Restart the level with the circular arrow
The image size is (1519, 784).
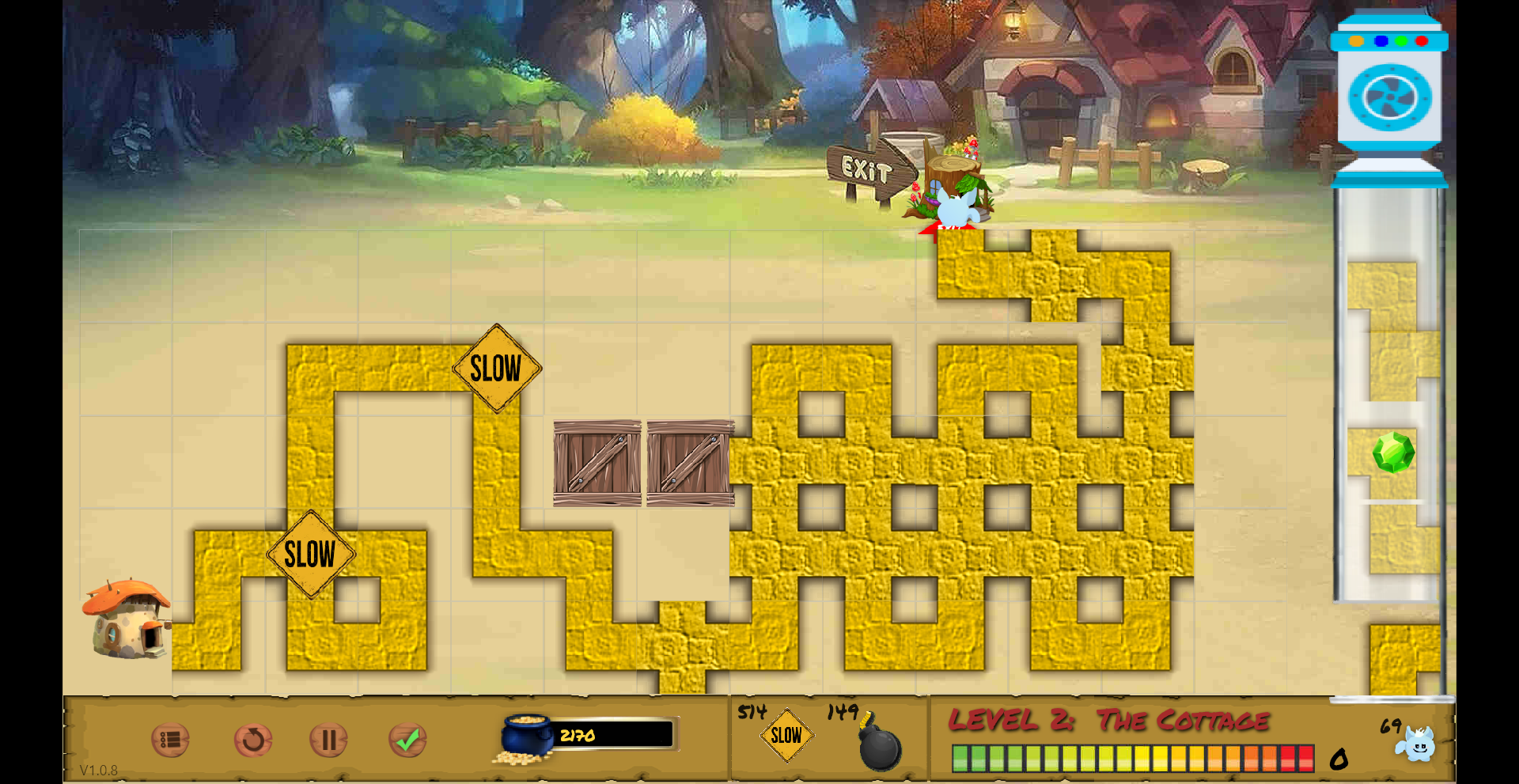(253, 740)
